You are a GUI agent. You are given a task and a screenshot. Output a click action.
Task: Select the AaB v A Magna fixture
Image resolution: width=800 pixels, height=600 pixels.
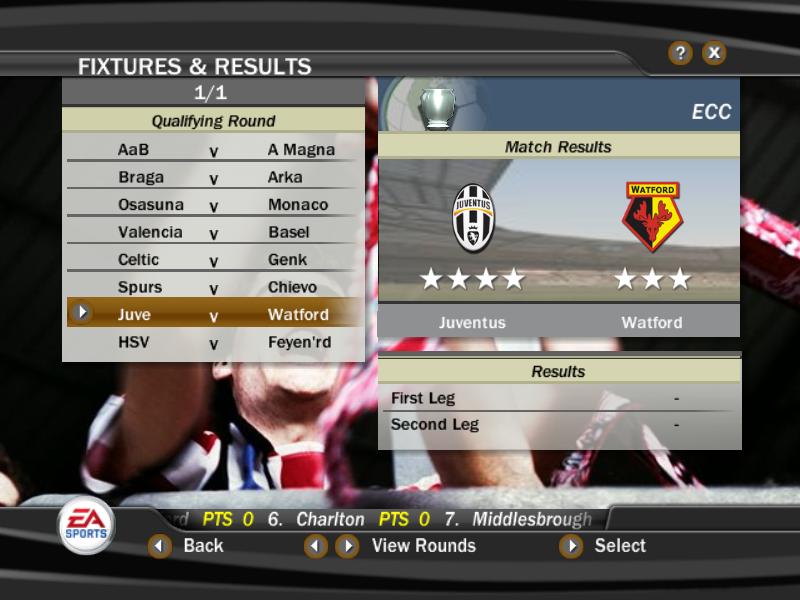pos(214,150)
